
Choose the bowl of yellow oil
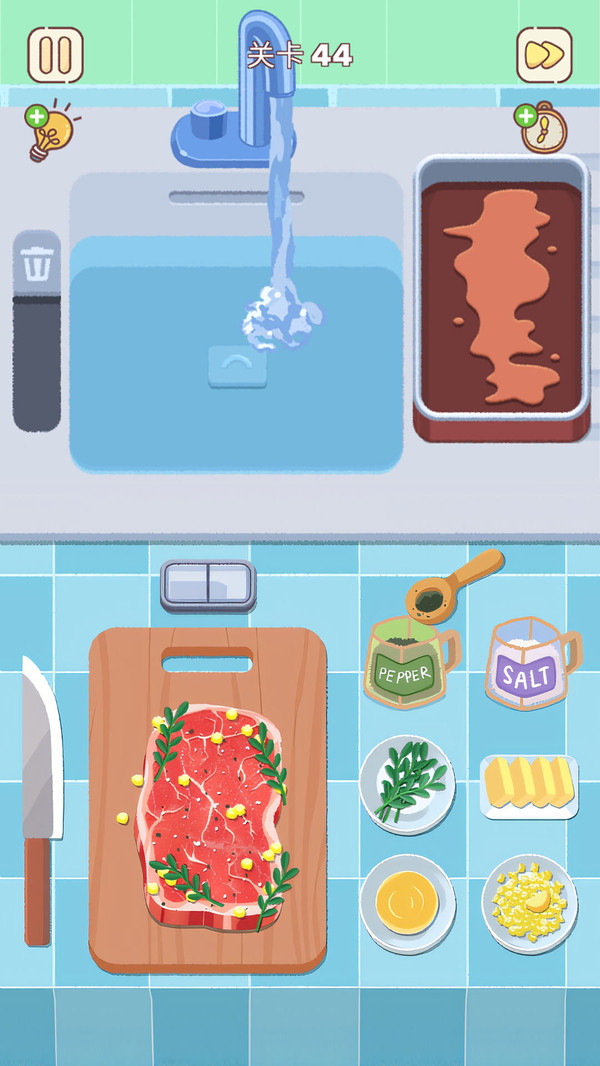pos(407,903)
